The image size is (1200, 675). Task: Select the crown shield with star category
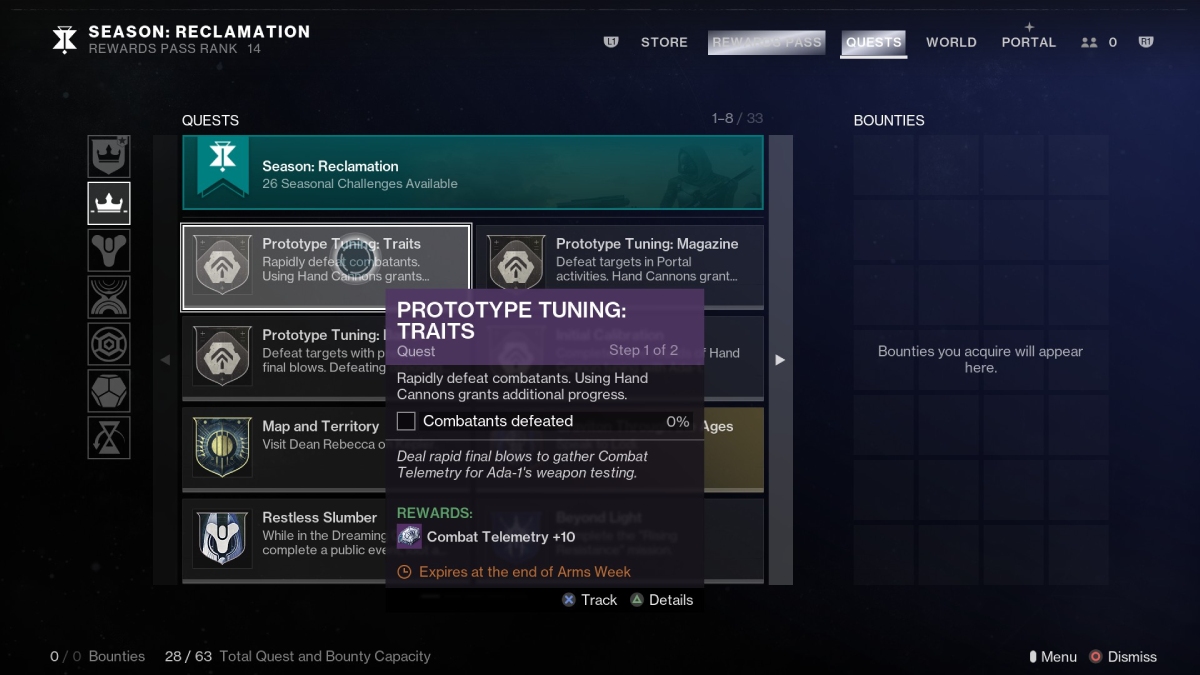click(x=108, y=157)
